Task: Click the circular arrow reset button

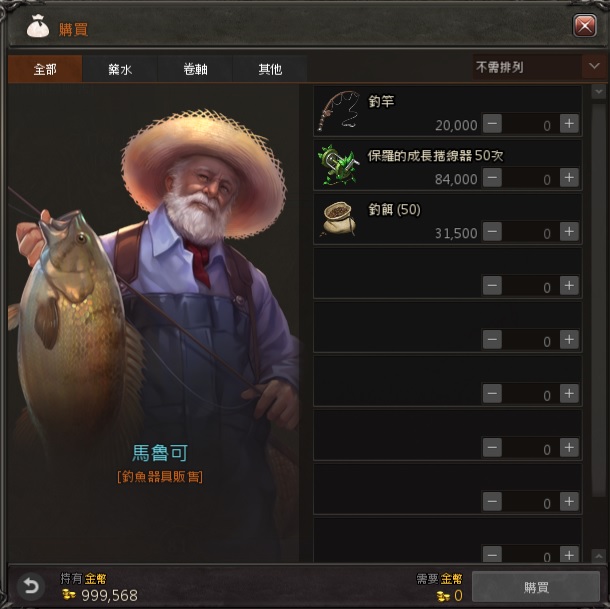Action: 31,587
